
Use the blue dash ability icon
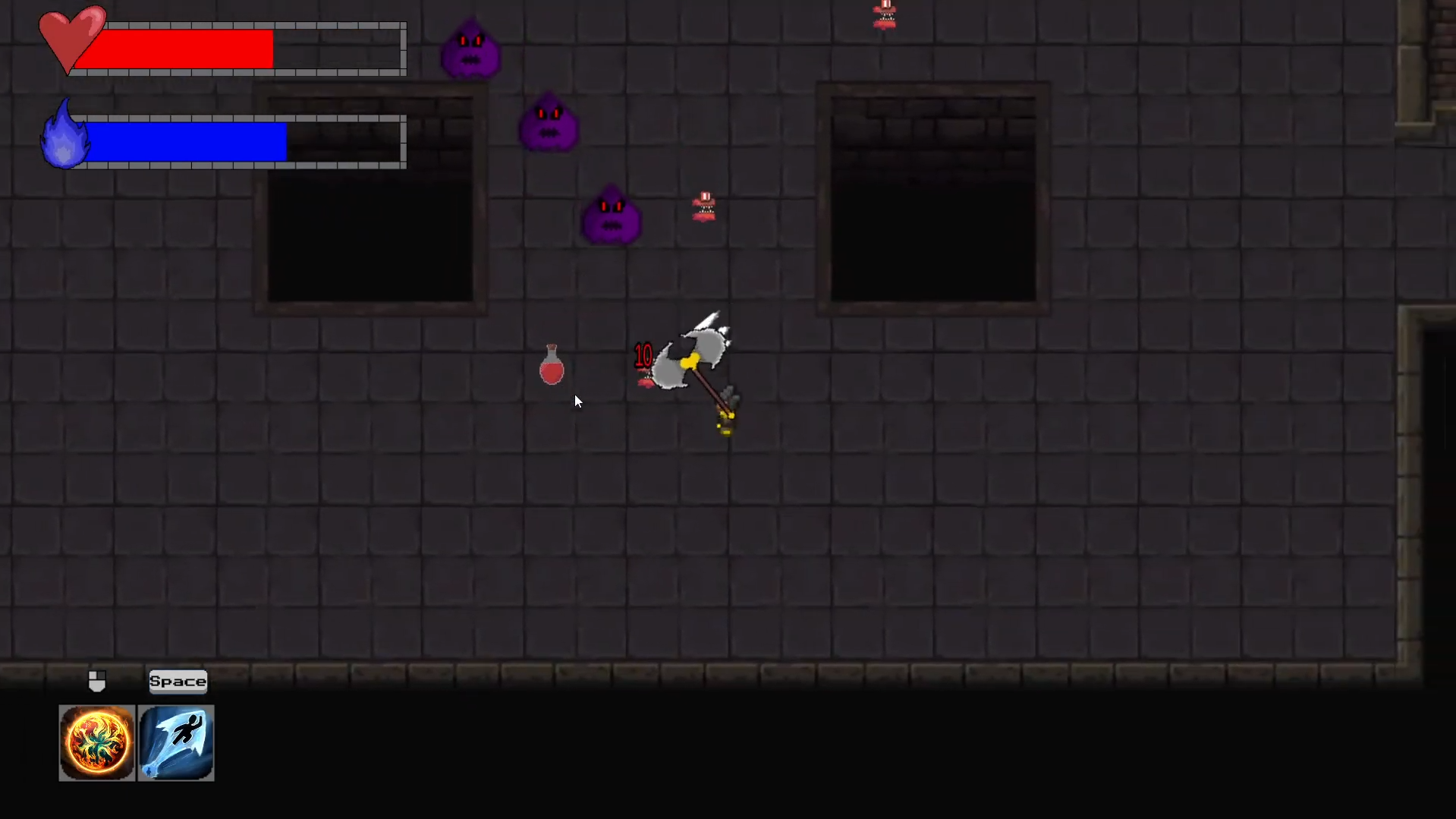(x=176, y=742)
